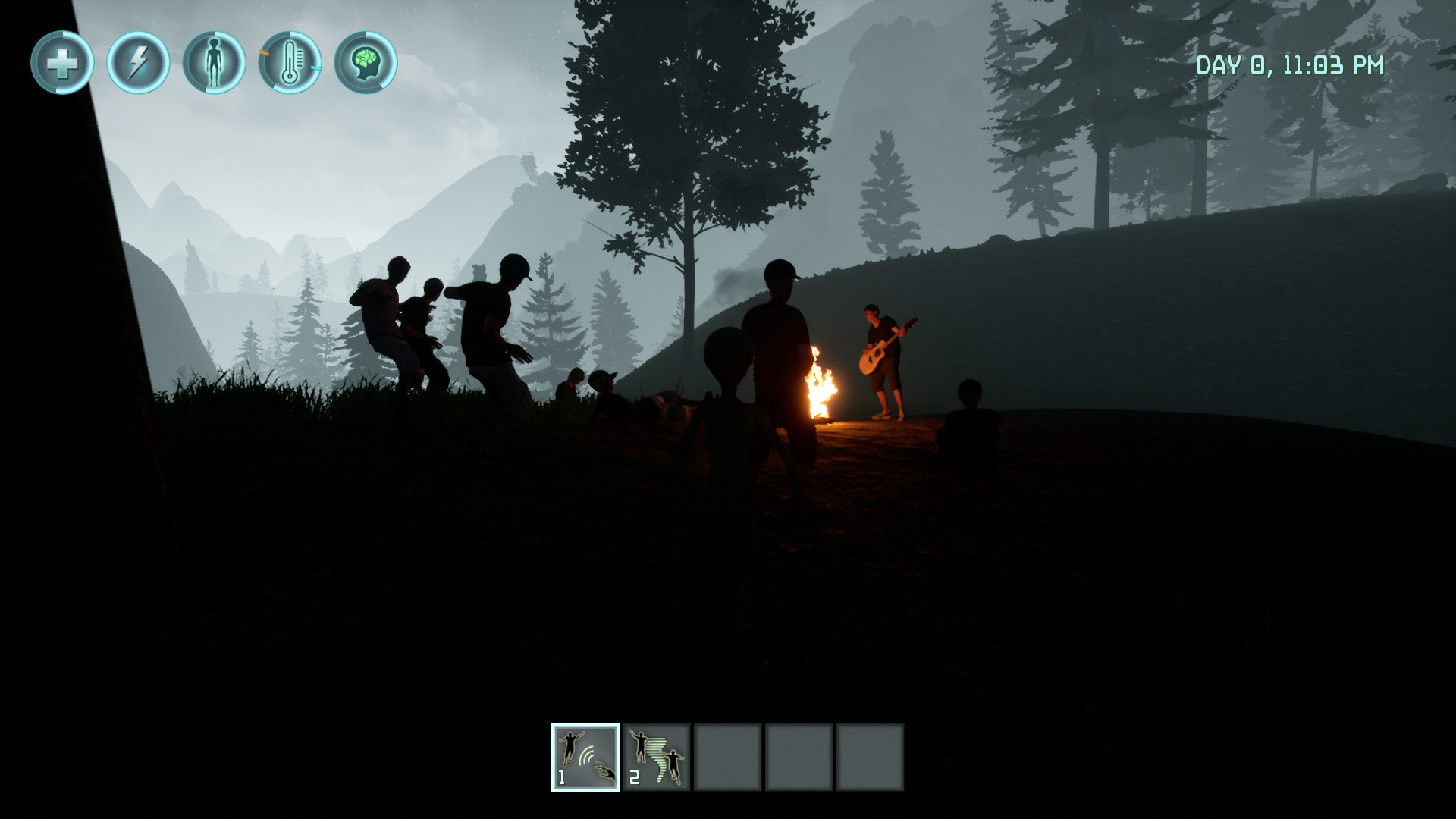Open the alien body condition icon
This screenshot has width=1456, height=819.
(x=215, y=64)
